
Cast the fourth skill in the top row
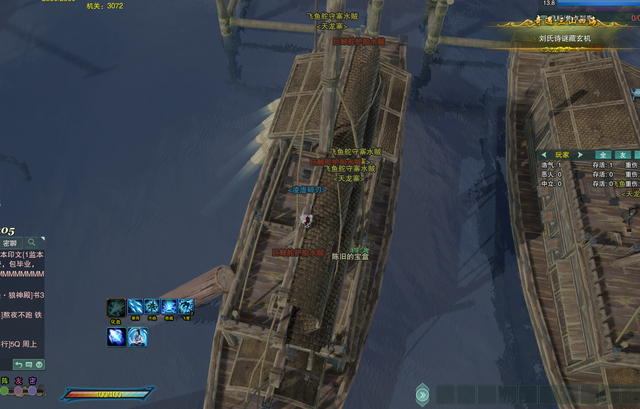(x=169, y=307)
